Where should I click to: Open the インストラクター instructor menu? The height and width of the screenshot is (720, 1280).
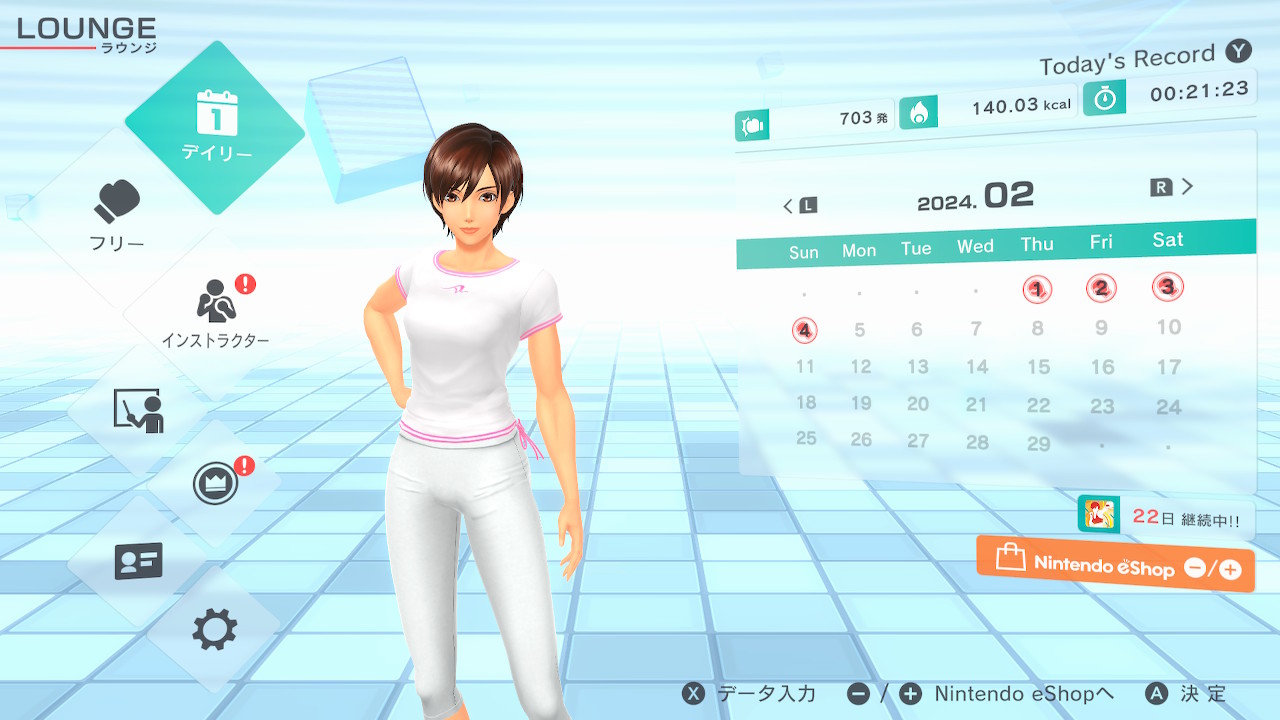pyautogui.click(x=215, y=312)
